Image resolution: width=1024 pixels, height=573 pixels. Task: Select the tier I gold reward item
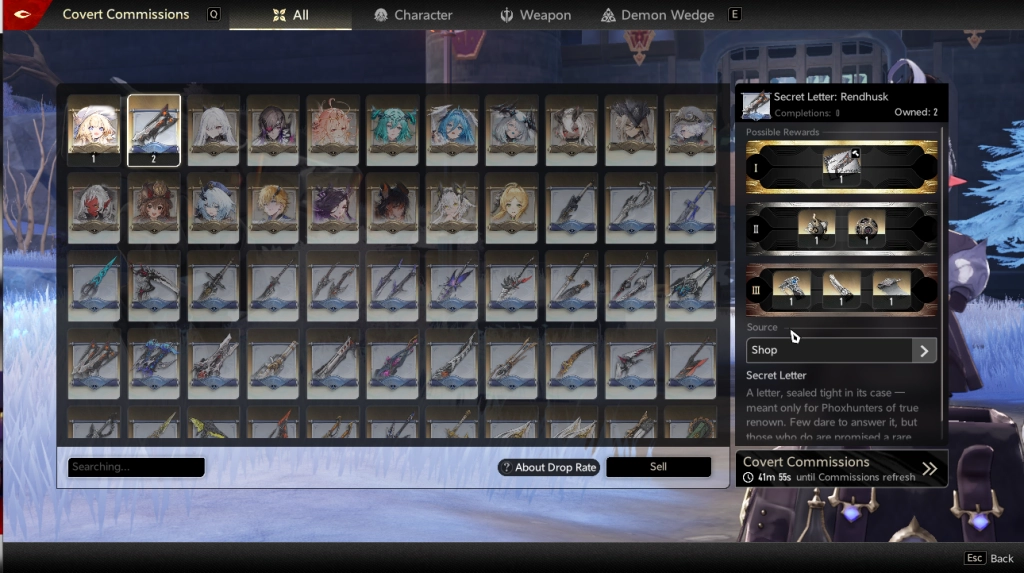[840, 165]
